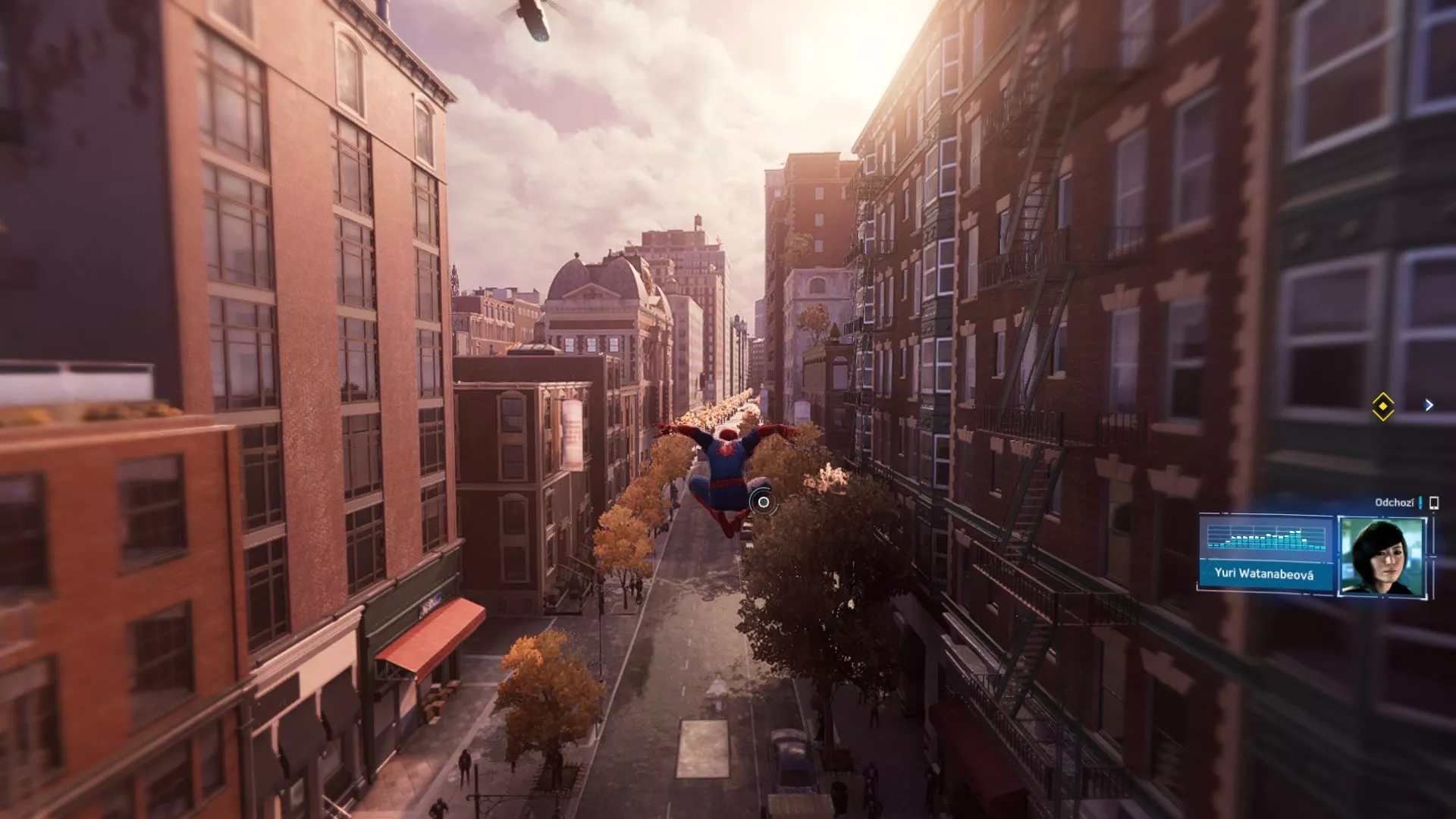The image size is (1456, 819).
Task: Click the audio waveform visualizer in call panel
Action: (1266, 540)
